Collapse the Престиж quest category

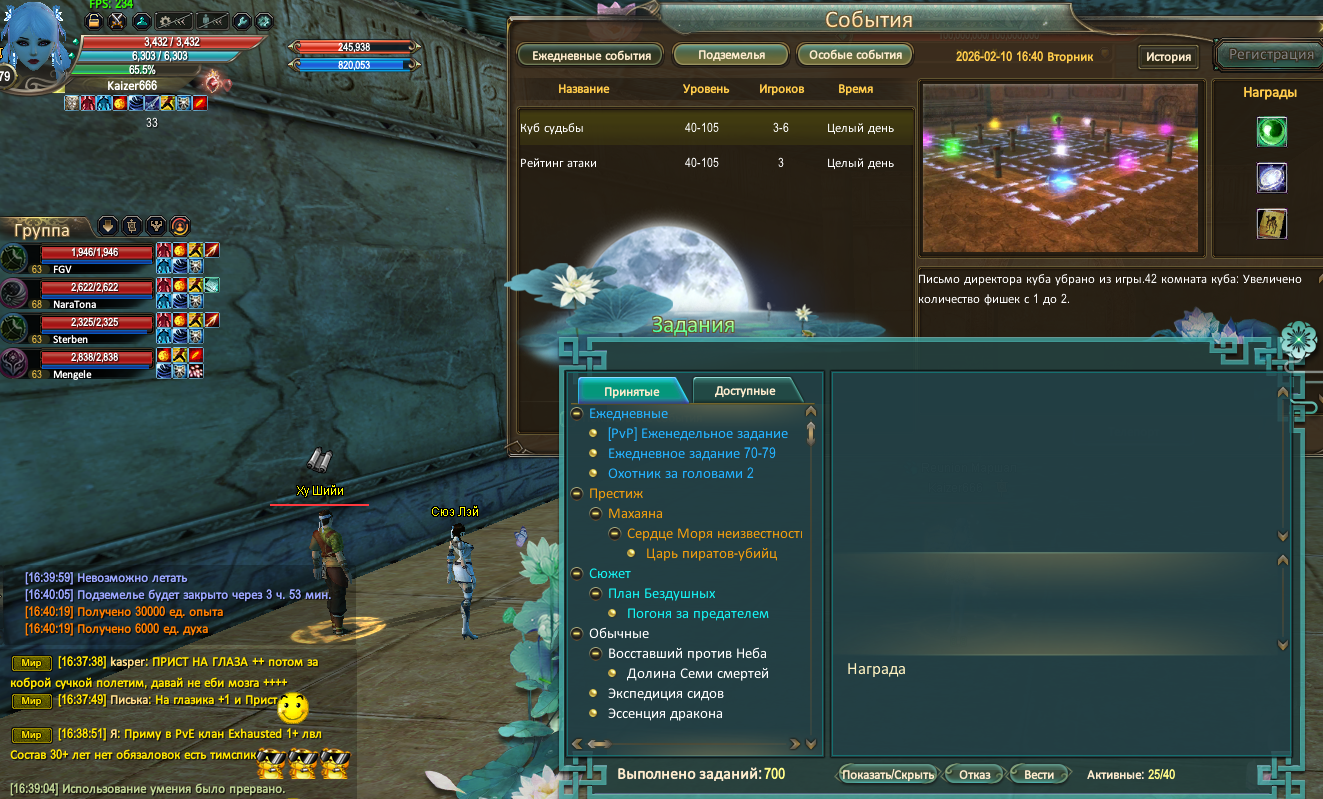(577, 494)
